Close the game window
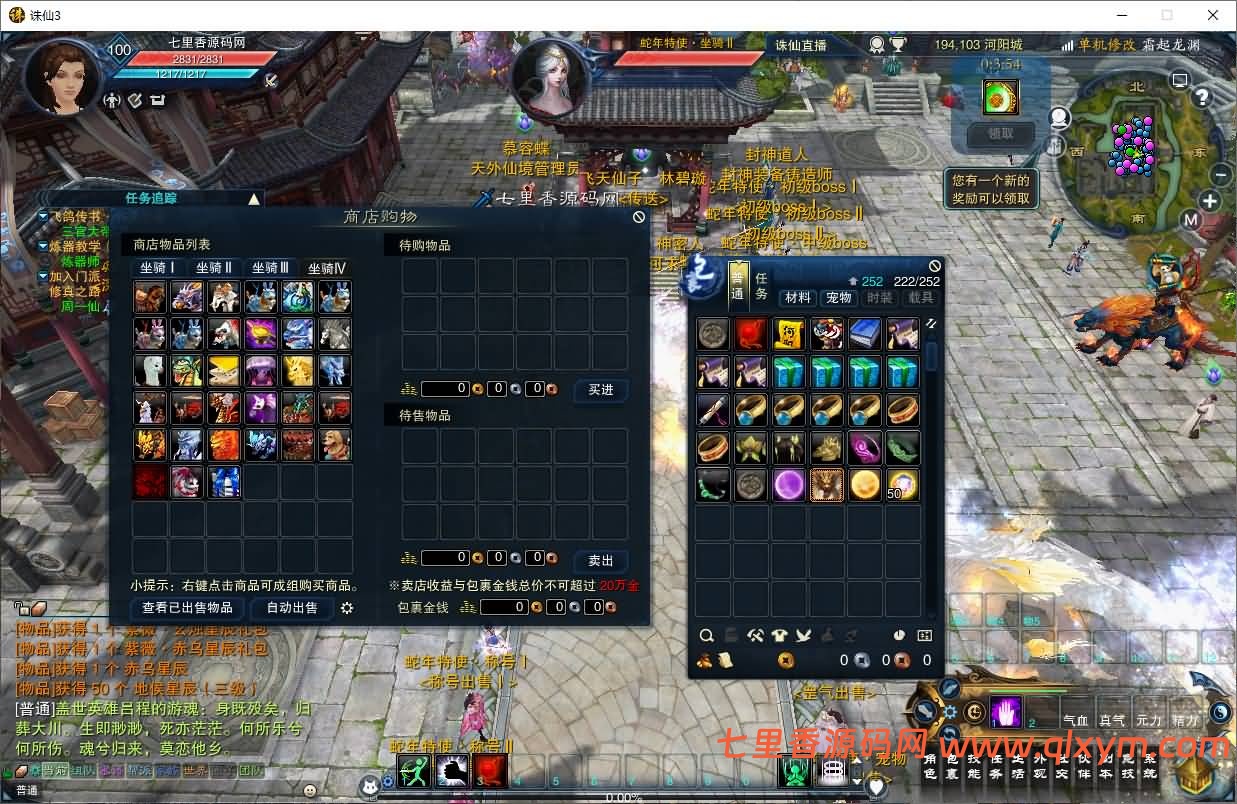 click(x=1213, y=15)
